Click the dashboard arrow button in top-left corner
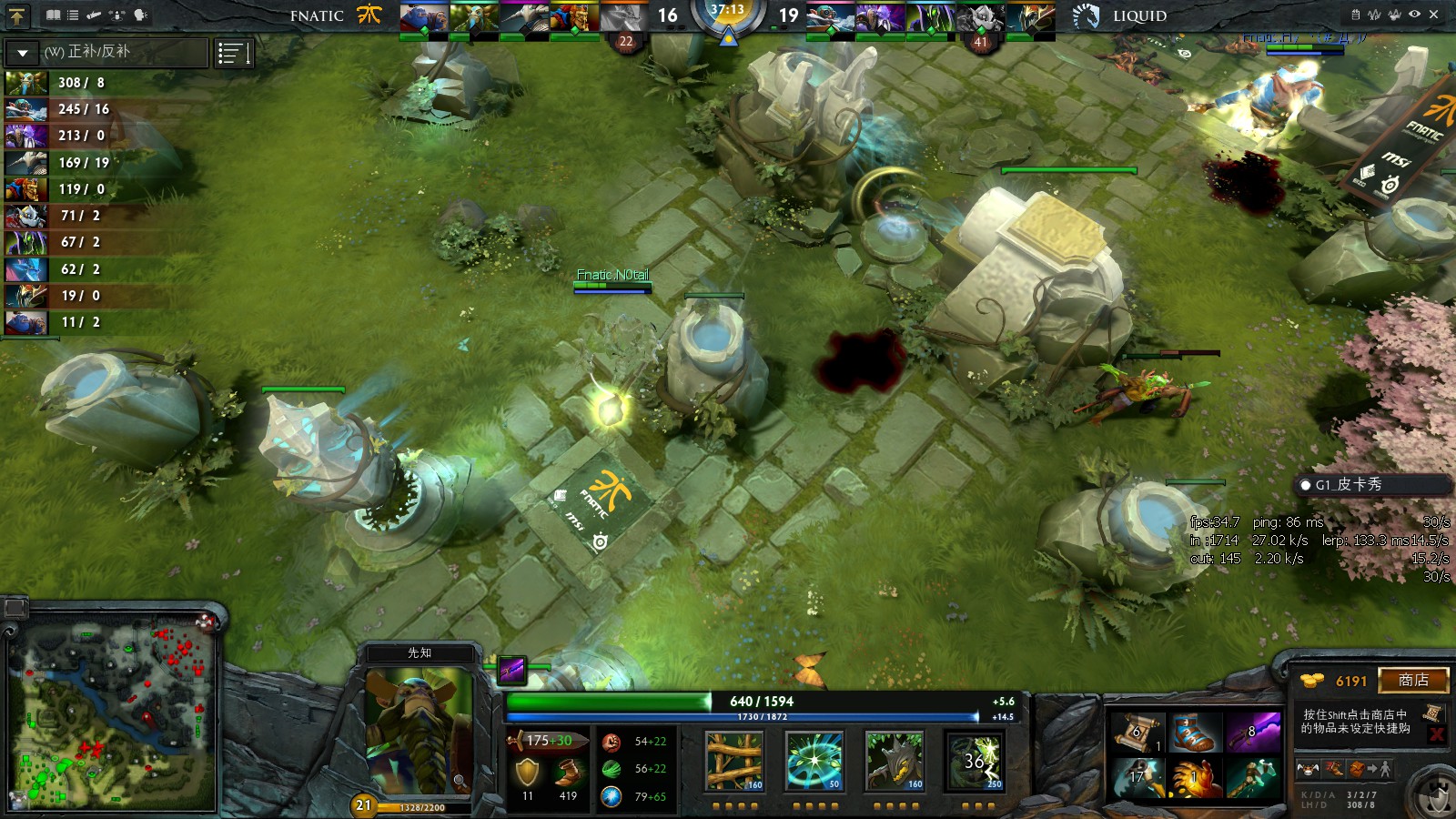Image resolution: width=1456 pixels, height=819 pixels. tap(17, 15)
